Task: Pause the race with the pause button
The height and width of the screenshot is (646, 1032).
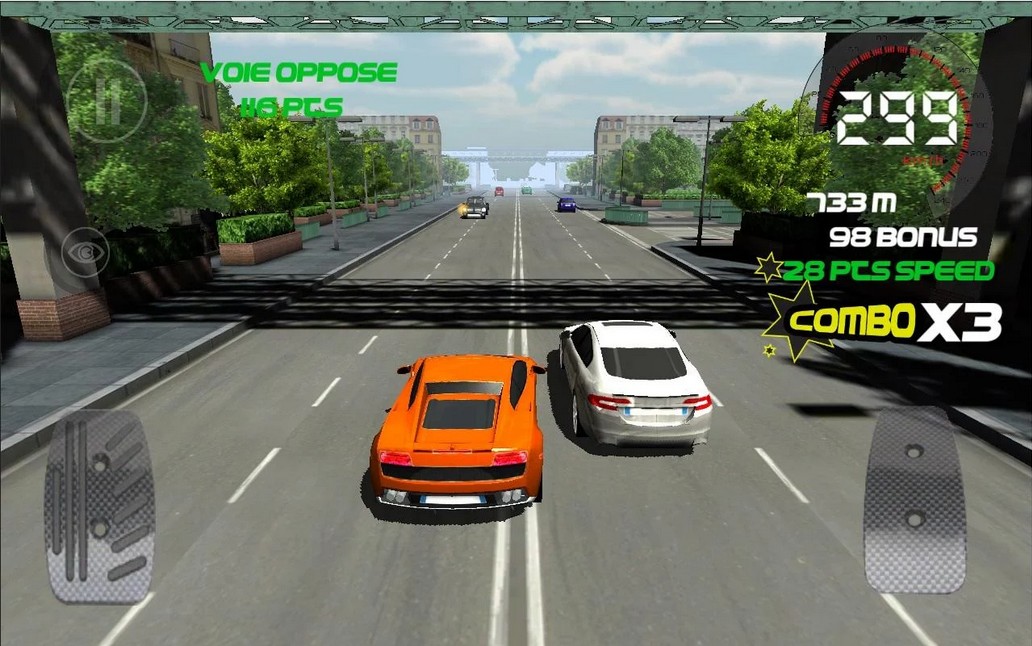Action: (107, 100)
